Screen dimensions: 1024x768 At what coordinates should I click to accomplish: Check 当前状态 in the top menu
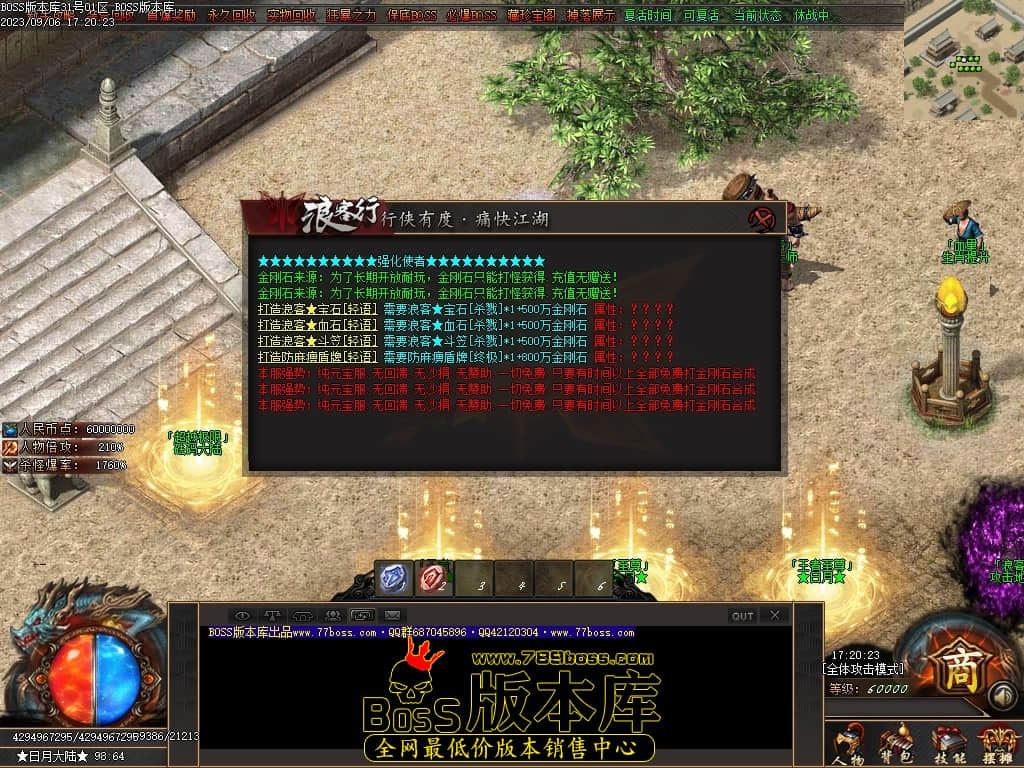tap(757, 15)
